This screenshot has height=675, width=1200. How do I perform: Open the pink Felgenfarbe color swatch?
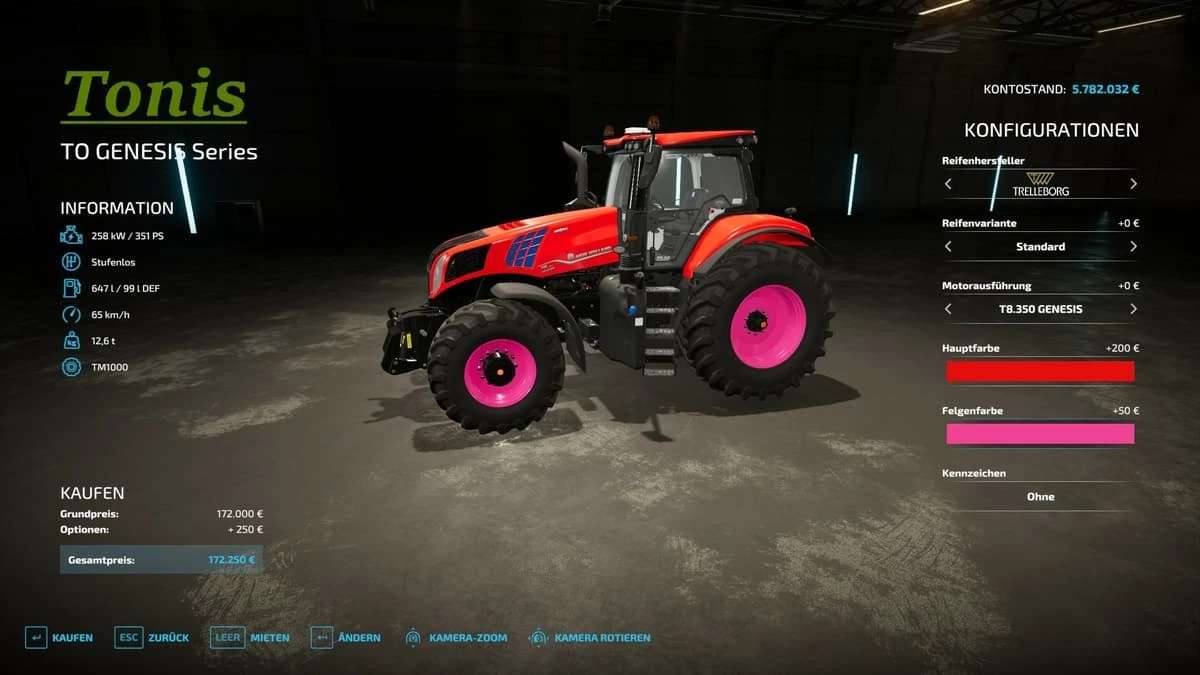[x=1040, y=434]
